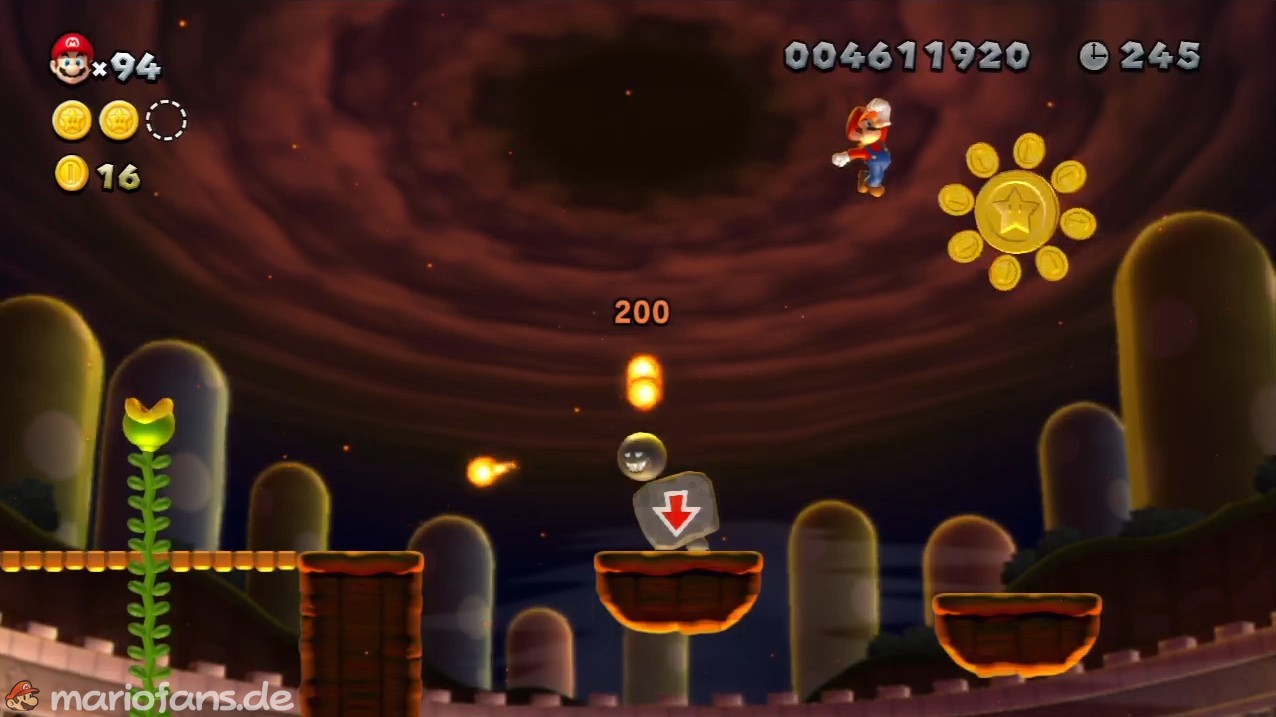Image resolution: width=1276 pixels, height=717 pixels.
Task: Select the empty dashed star coin slot
Action: [x=166, y=121]
